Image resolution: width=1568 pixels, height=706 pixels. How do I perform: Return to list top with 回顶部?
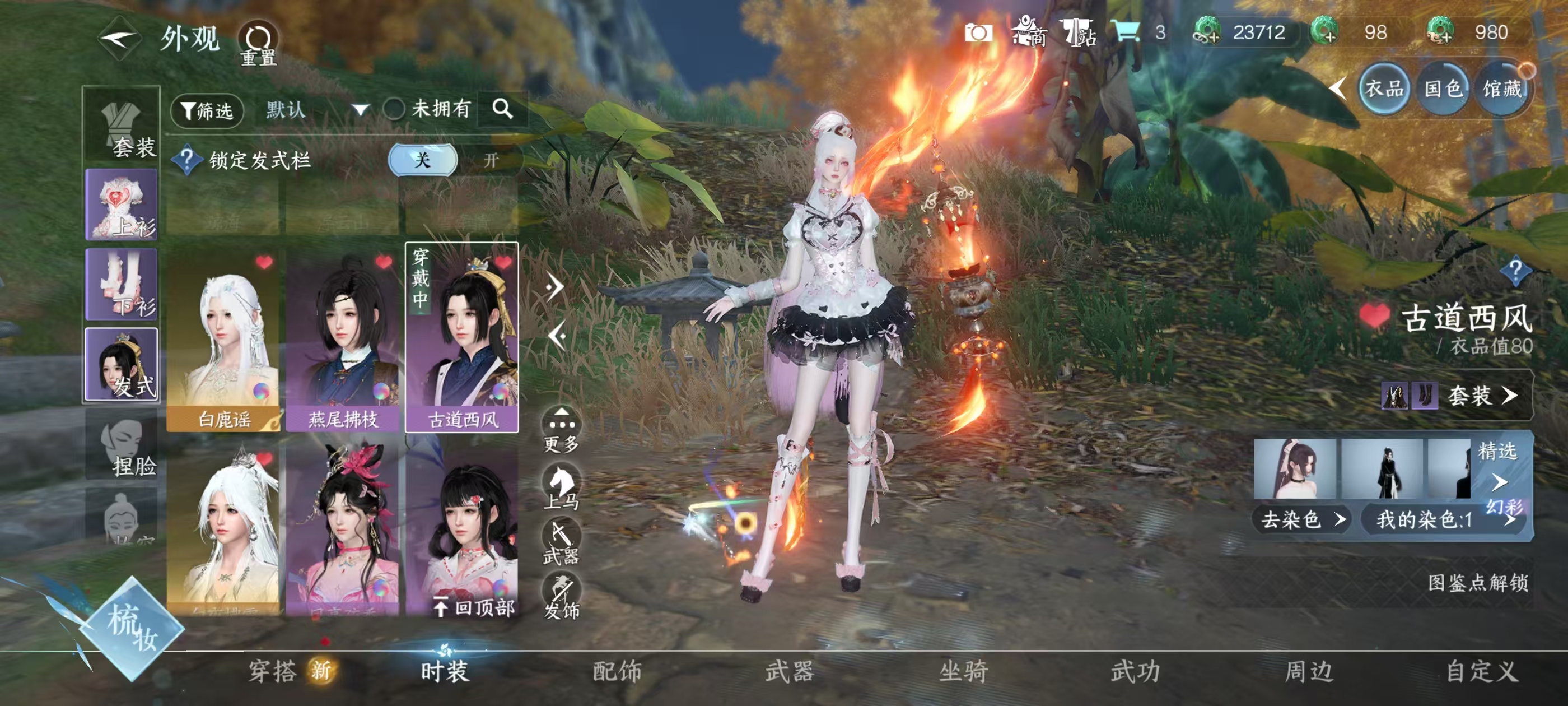pos(475,607)
